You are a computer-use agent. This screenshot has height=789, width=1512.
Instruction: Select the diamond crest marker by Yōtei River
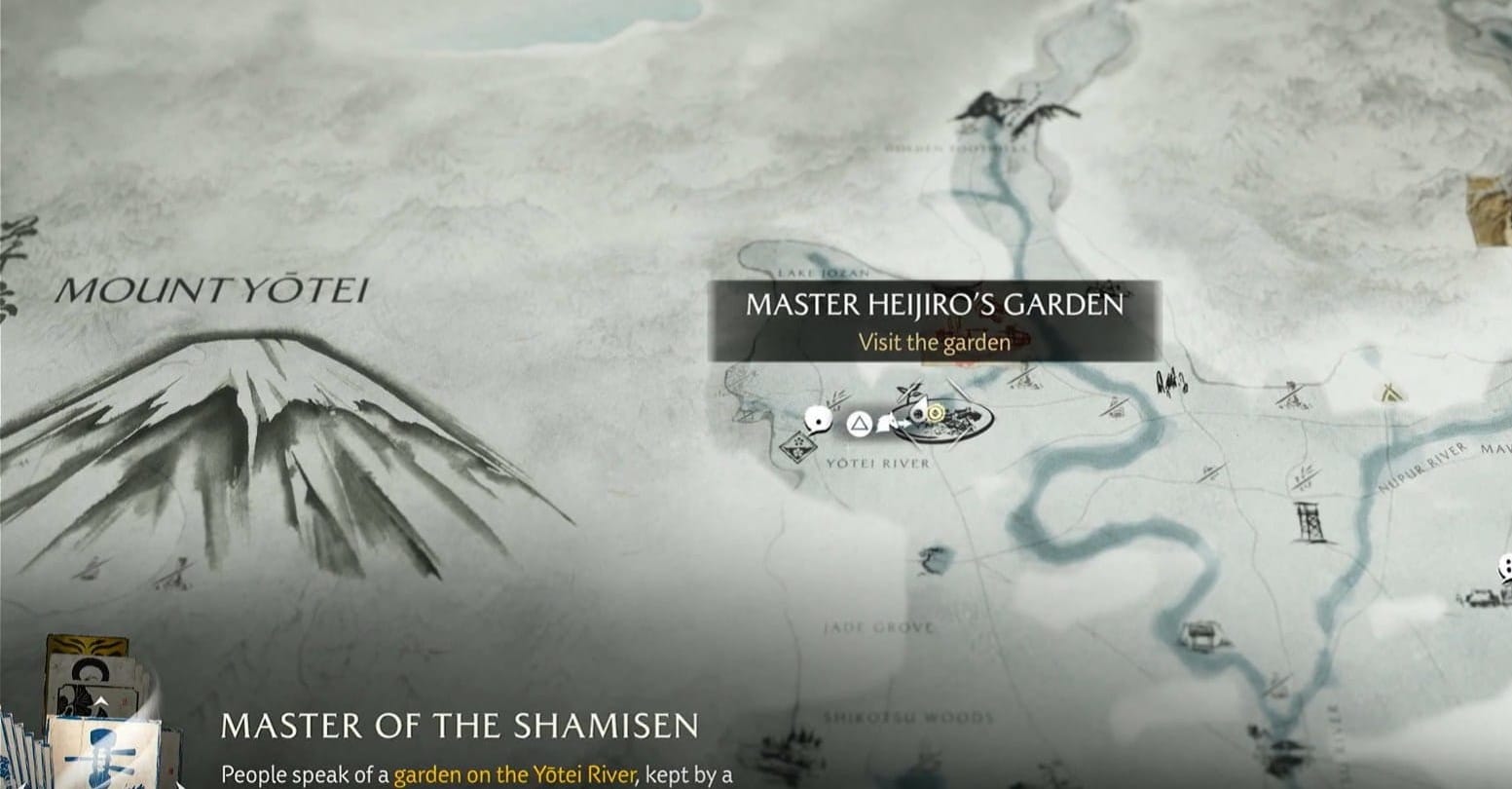tap(800, 447)
